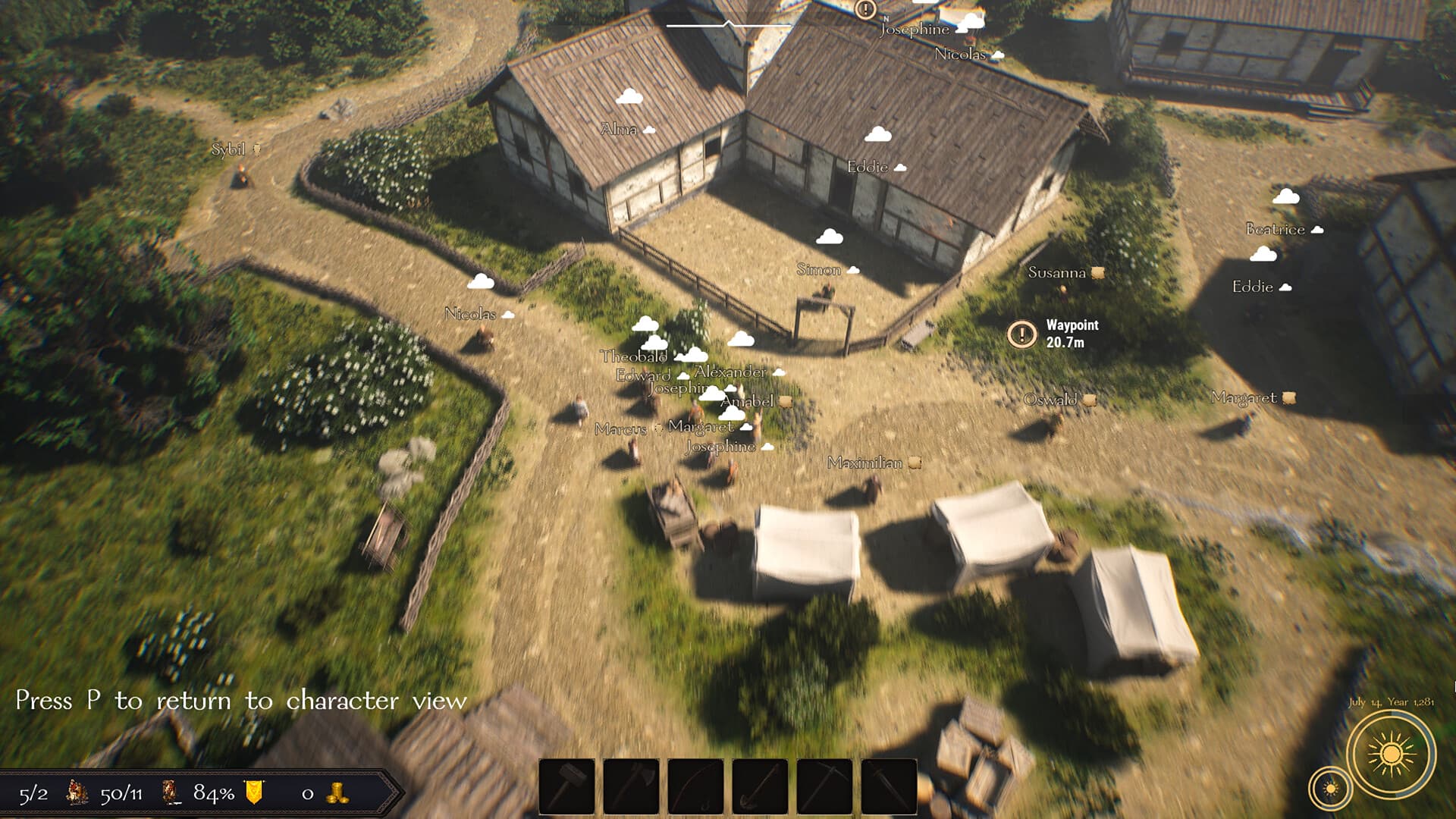Select villager Maximilian
The height and width of the screenshot is (819, 1456).
[x=865, y=463]
